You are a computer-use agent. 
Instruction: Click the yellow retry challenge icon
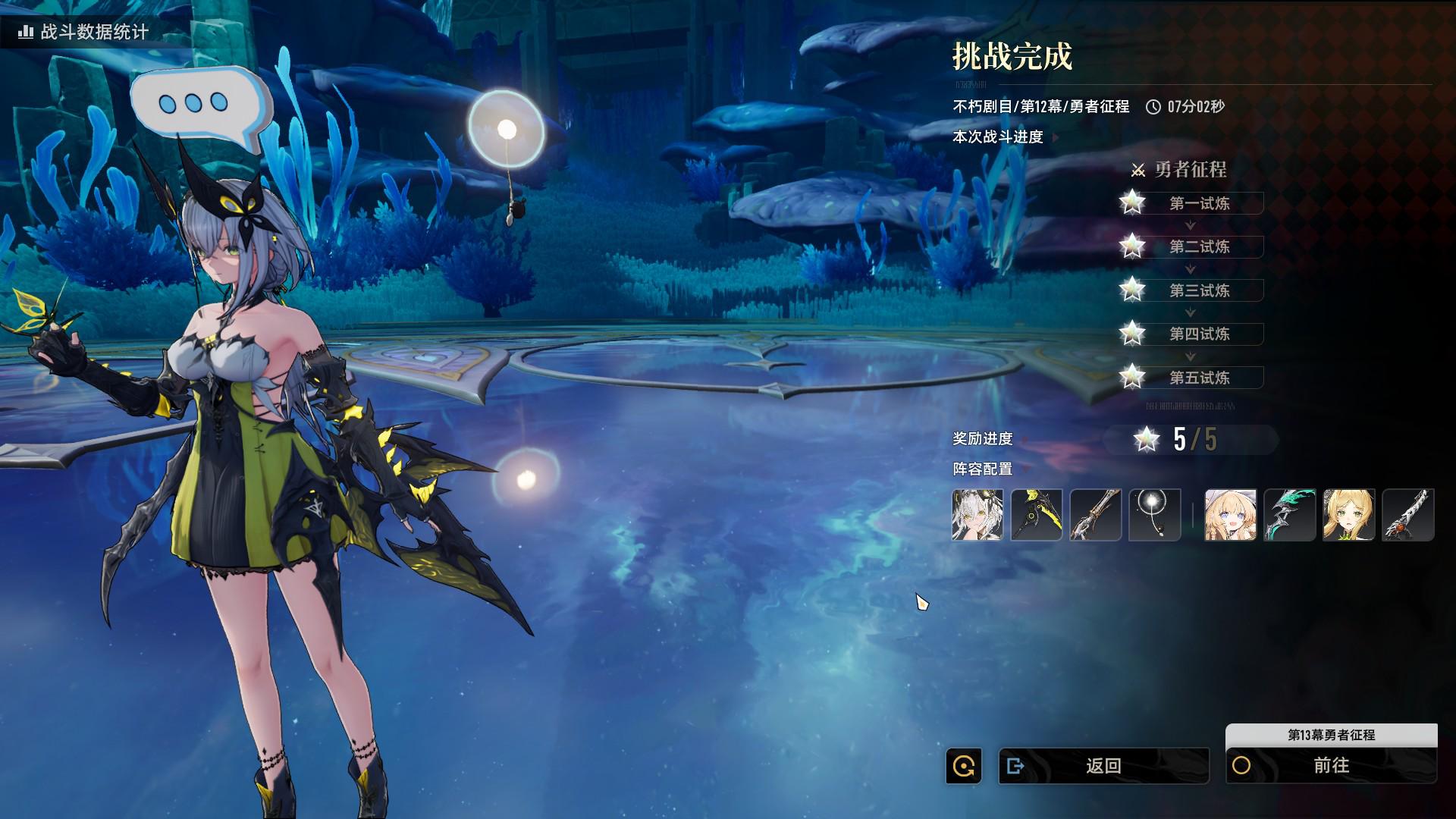[x=964, y=766]
